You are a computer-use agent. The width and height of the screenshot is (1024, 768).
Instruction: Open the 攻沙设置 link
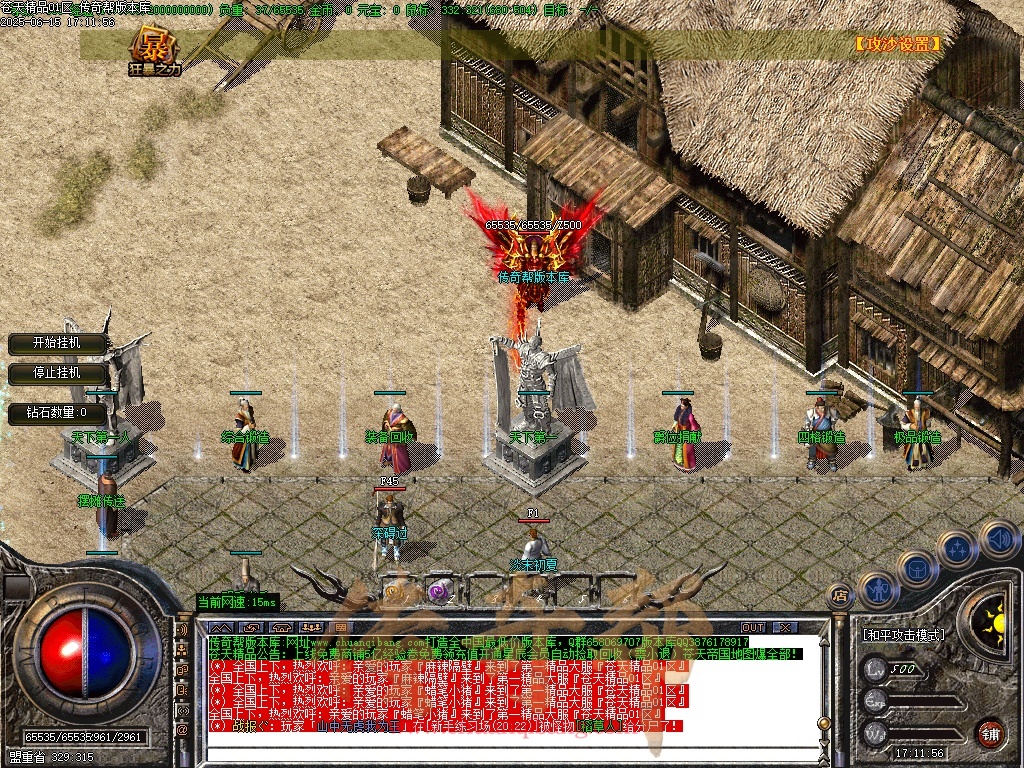897,45
